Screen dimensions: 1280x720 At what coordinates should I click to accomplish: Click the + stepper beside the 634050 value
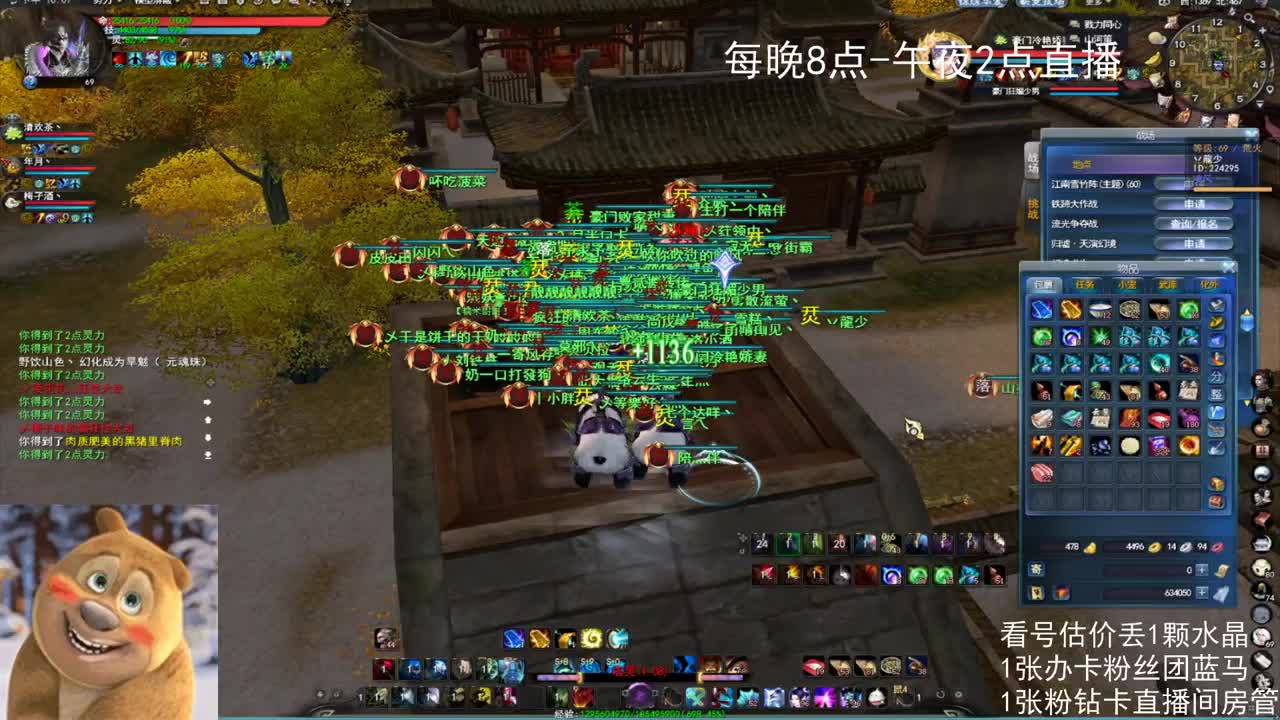1203,594
